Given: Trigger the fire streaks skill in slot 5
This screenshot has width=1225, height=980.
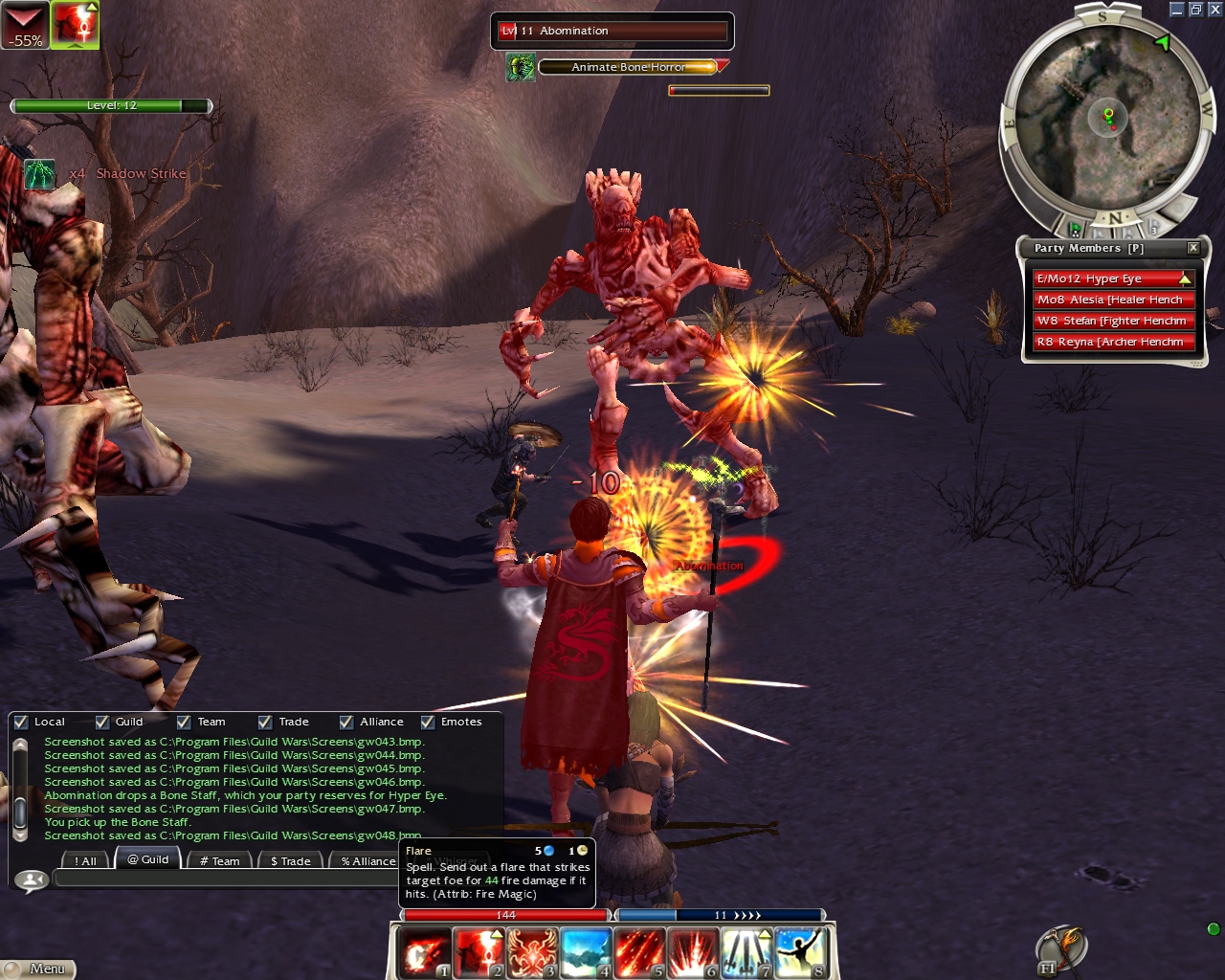Looking at the screenshot, I should pyautogui.click(x=639, y=953).
